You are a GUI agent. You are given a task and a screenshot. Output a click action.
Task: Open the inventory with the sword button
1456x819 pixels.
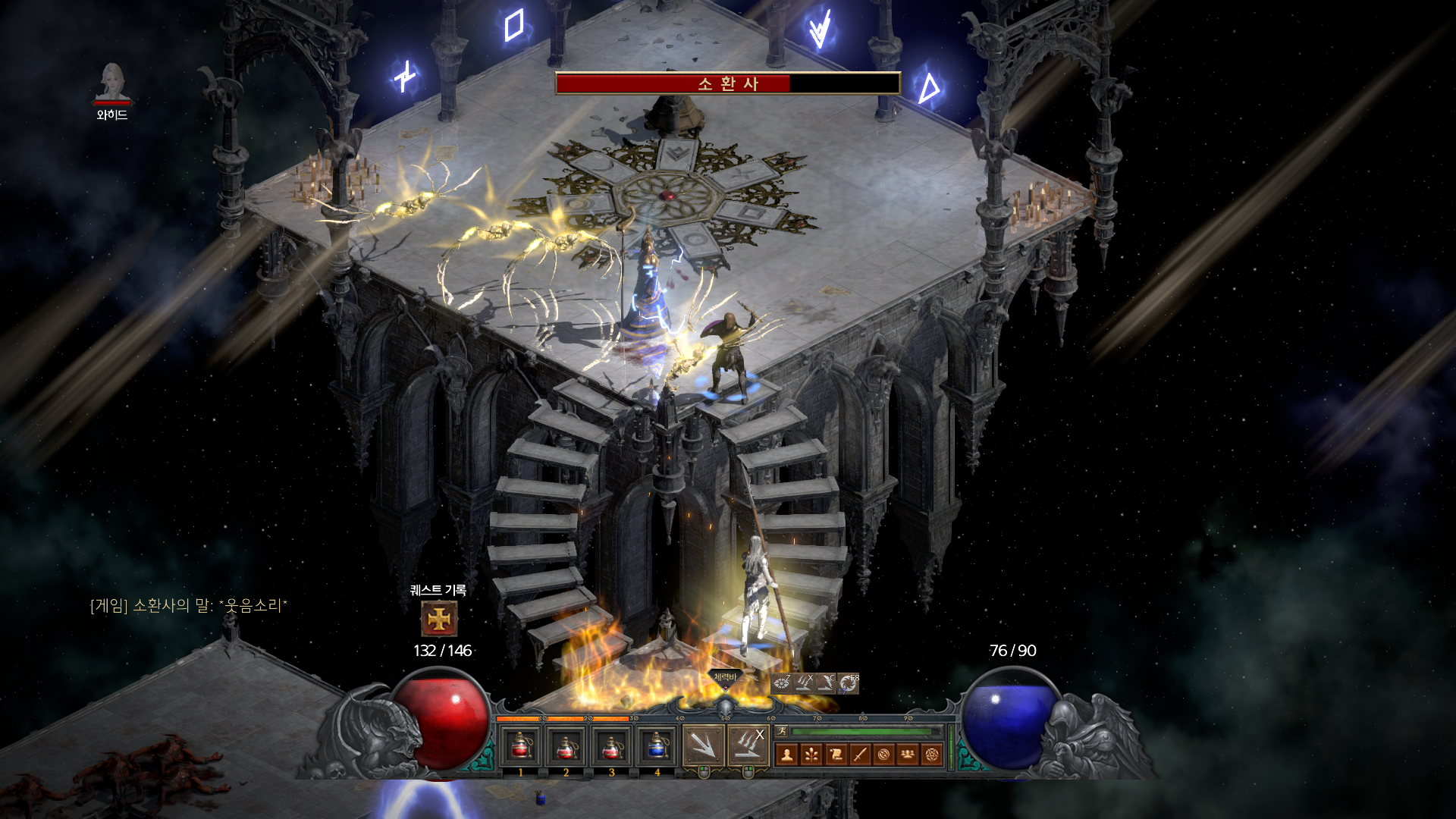860,755
